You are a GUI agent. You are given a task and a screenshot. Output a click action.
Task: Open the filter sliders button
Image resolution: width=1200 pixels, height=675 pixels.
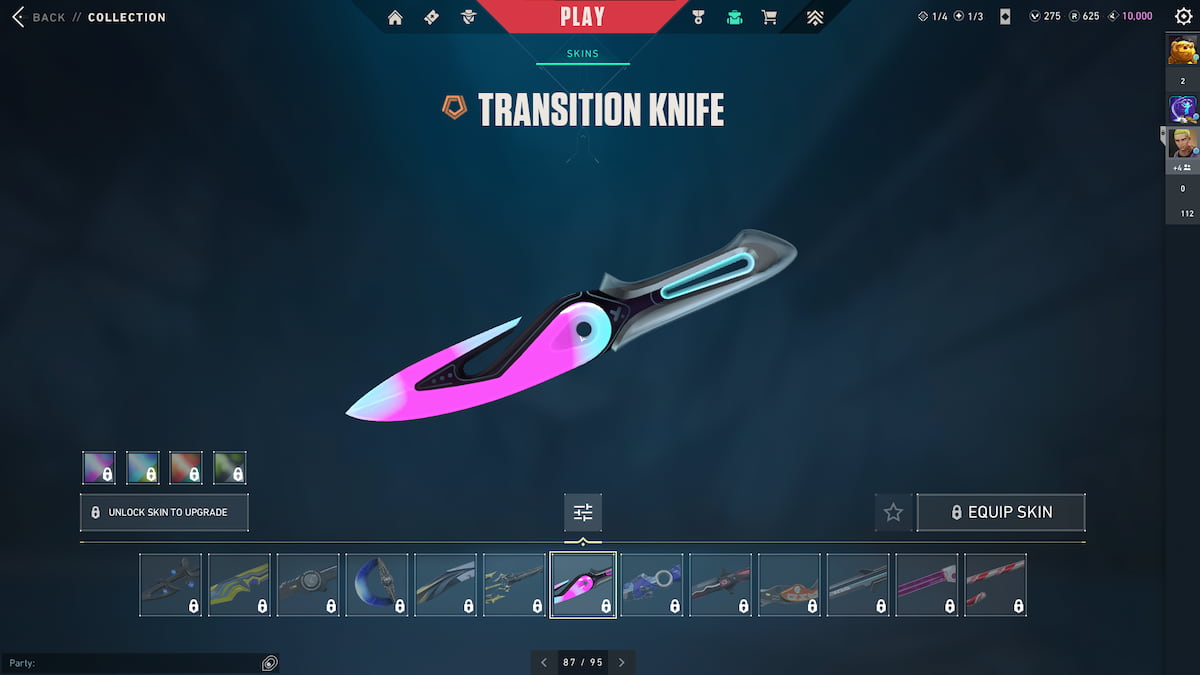(583, 512)
